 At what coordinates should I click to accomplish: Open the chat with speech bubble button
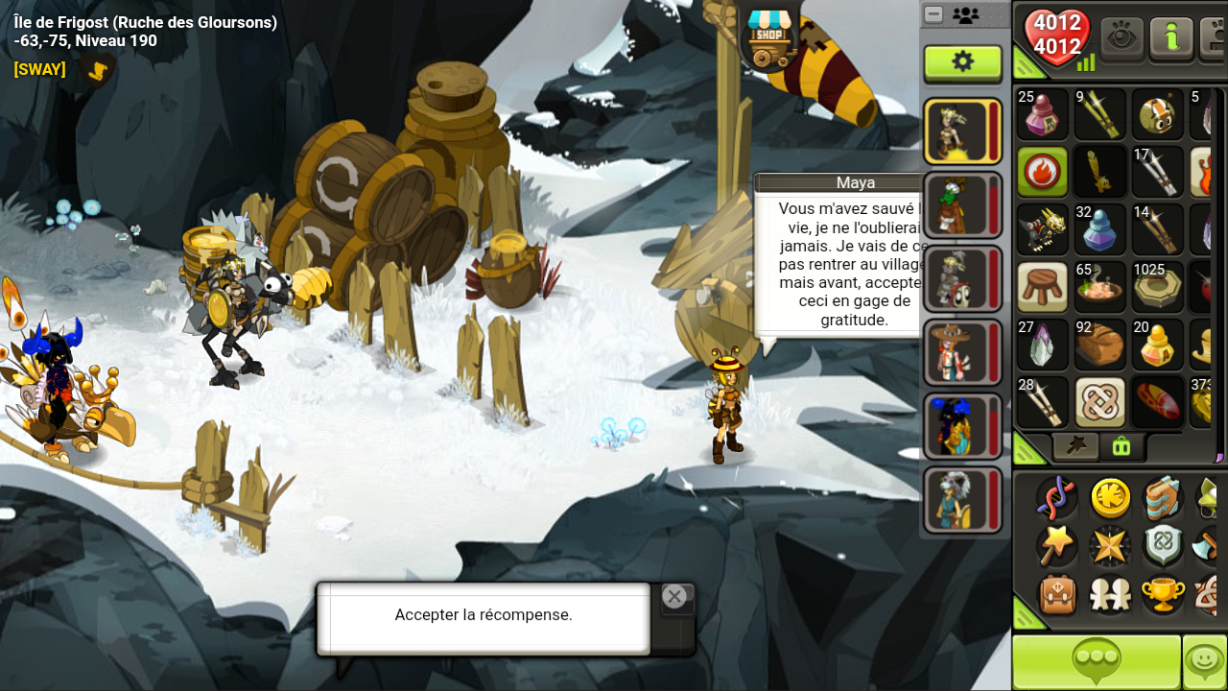tap(1096, 661)
